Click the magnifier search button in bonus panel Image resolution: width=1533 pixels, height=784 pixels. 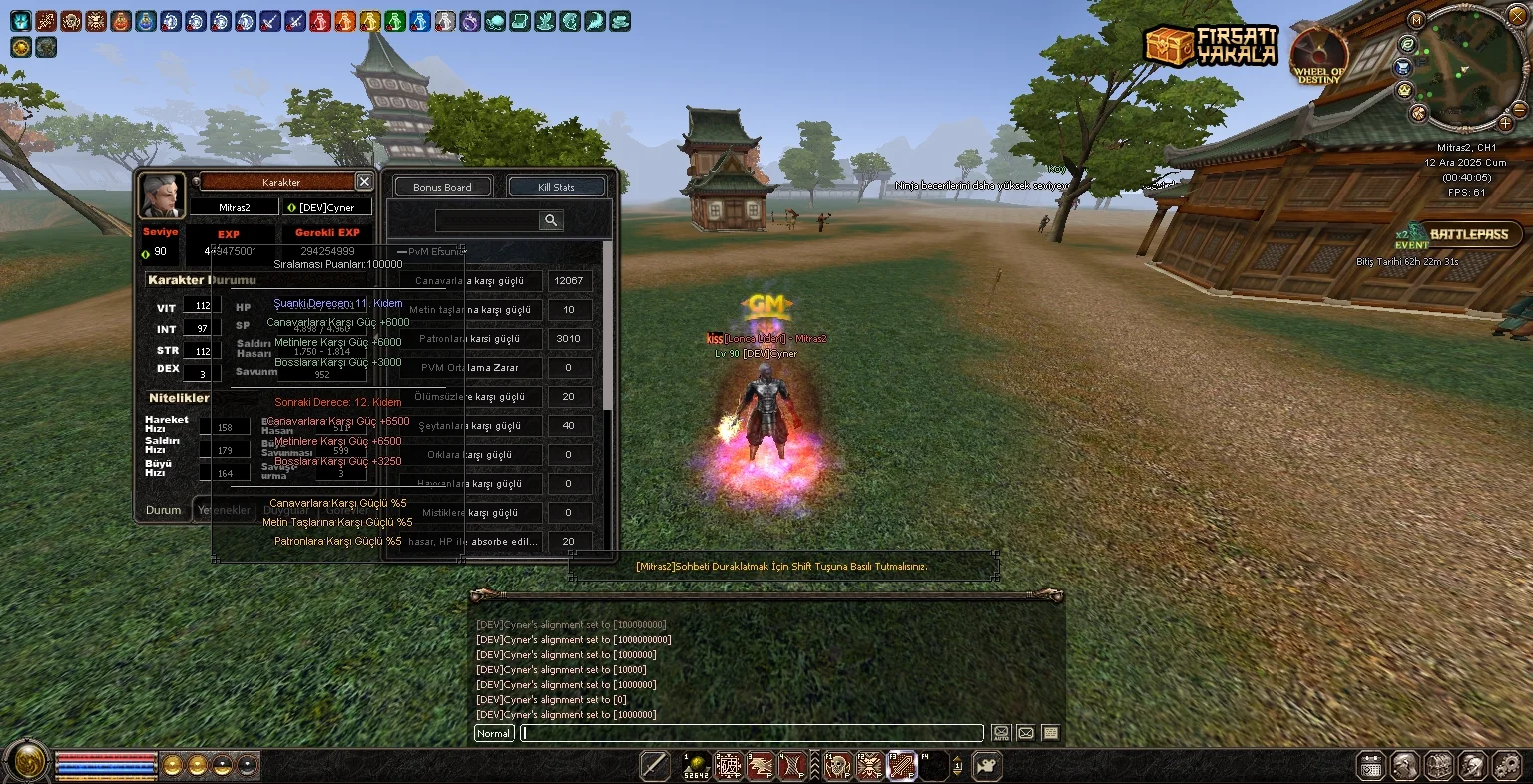[x=550, y=220]
